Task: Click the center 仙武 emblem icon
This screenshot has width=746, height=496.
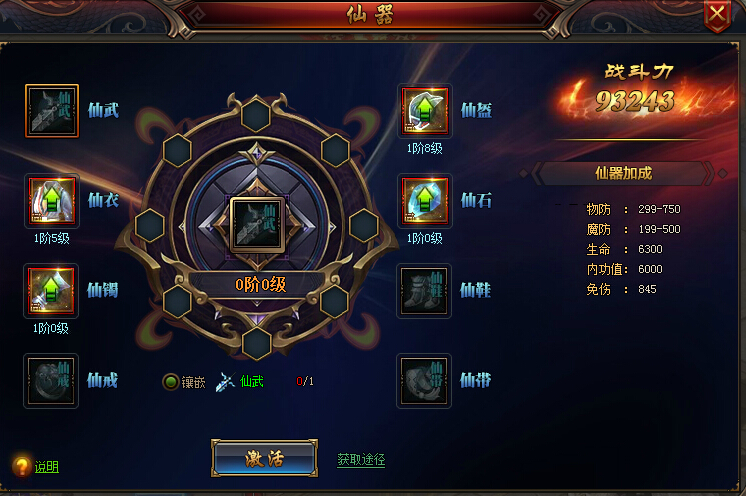Action: [258, 223]
